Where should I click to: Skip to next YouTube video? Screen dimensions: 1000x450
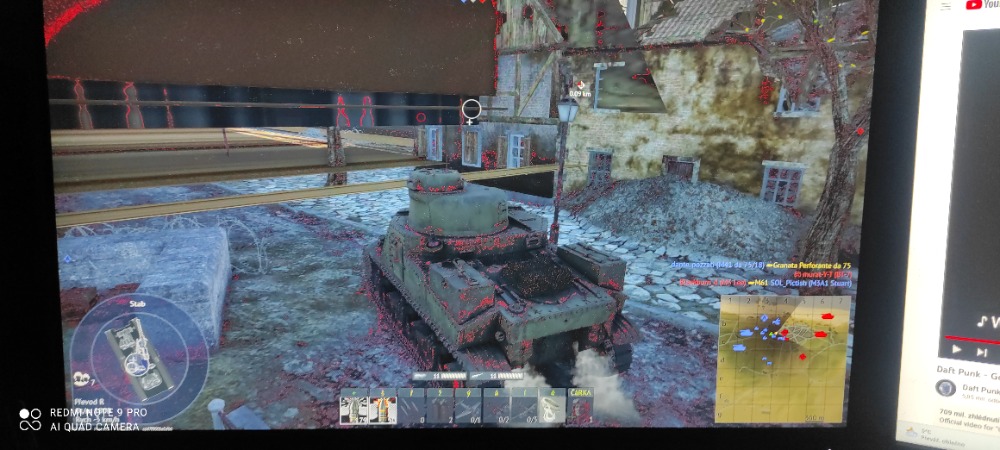point(982,351)
